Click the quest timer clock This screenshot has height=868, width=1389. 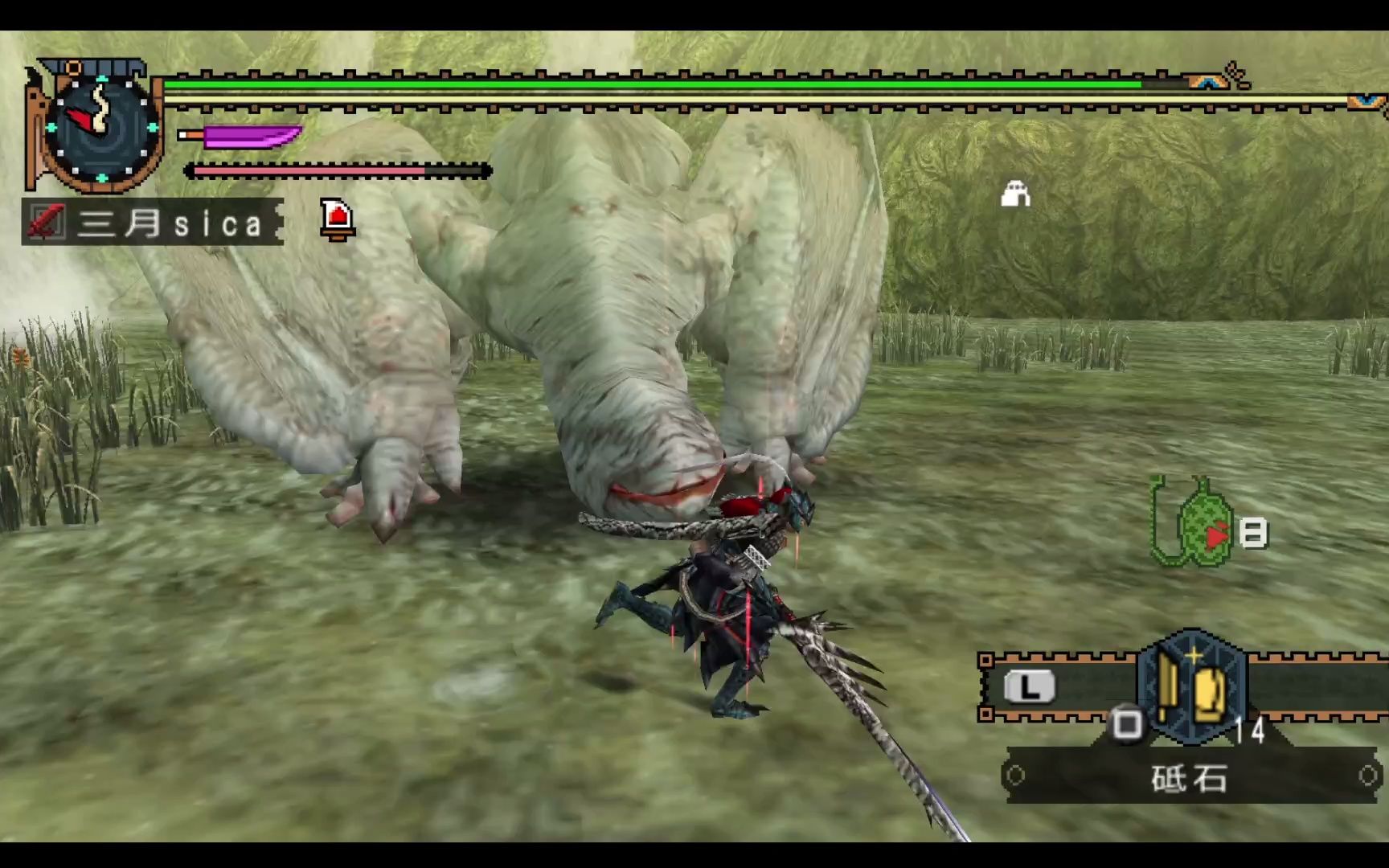pyautogui.click(x=100, y=128)
